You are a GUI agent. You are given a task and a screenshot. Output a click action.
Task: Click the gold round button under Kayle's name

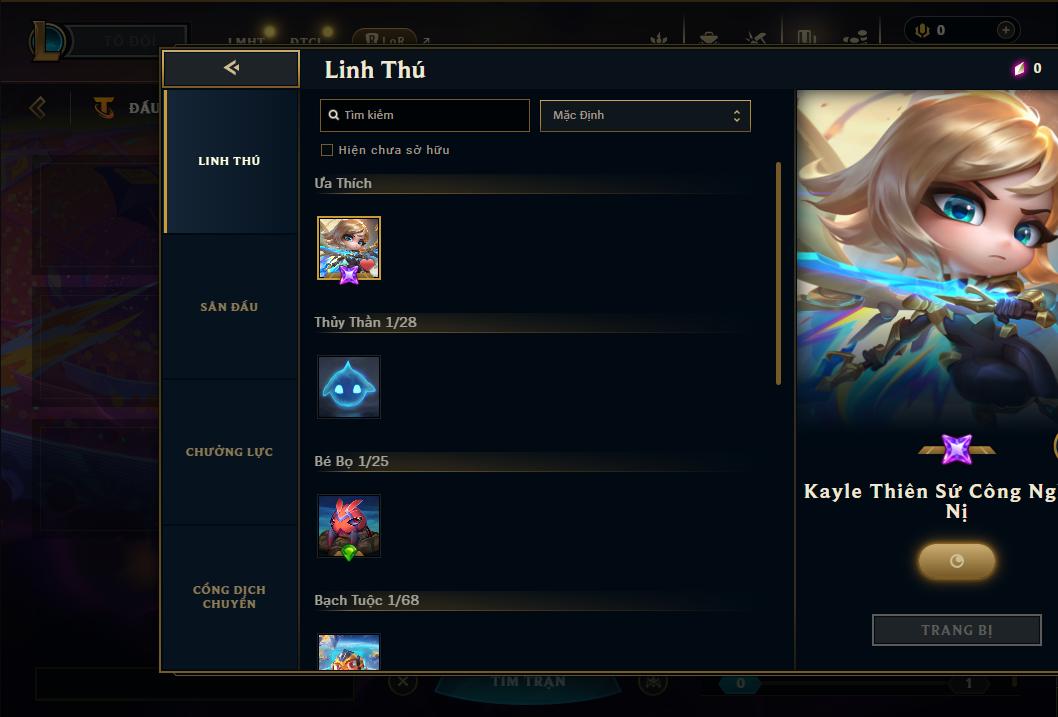point(957,561)
